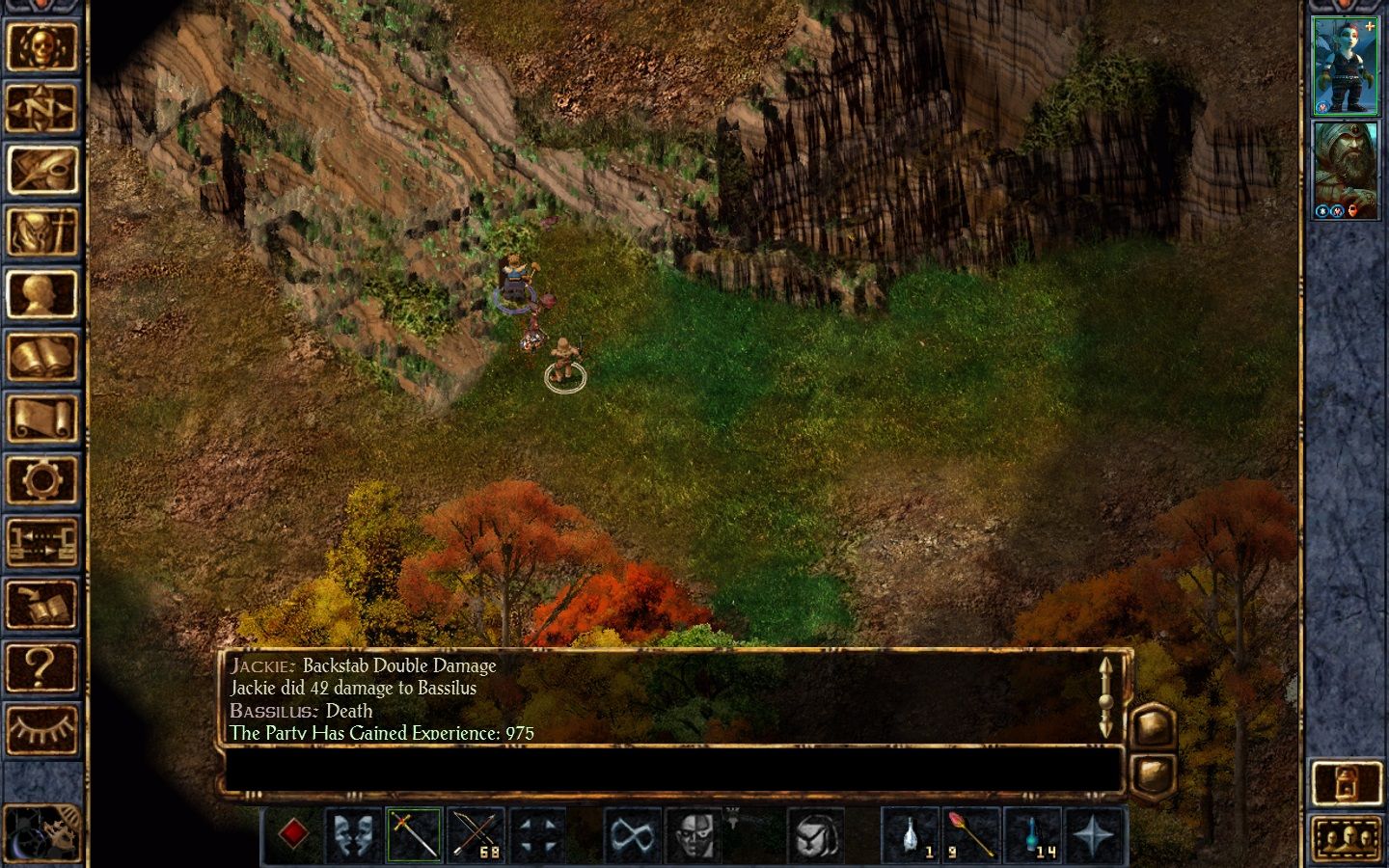This screenshot has width=1389, height=868.
Task: Open game options with the gear button
Action: pyautogui.click(x=41, y=480)
